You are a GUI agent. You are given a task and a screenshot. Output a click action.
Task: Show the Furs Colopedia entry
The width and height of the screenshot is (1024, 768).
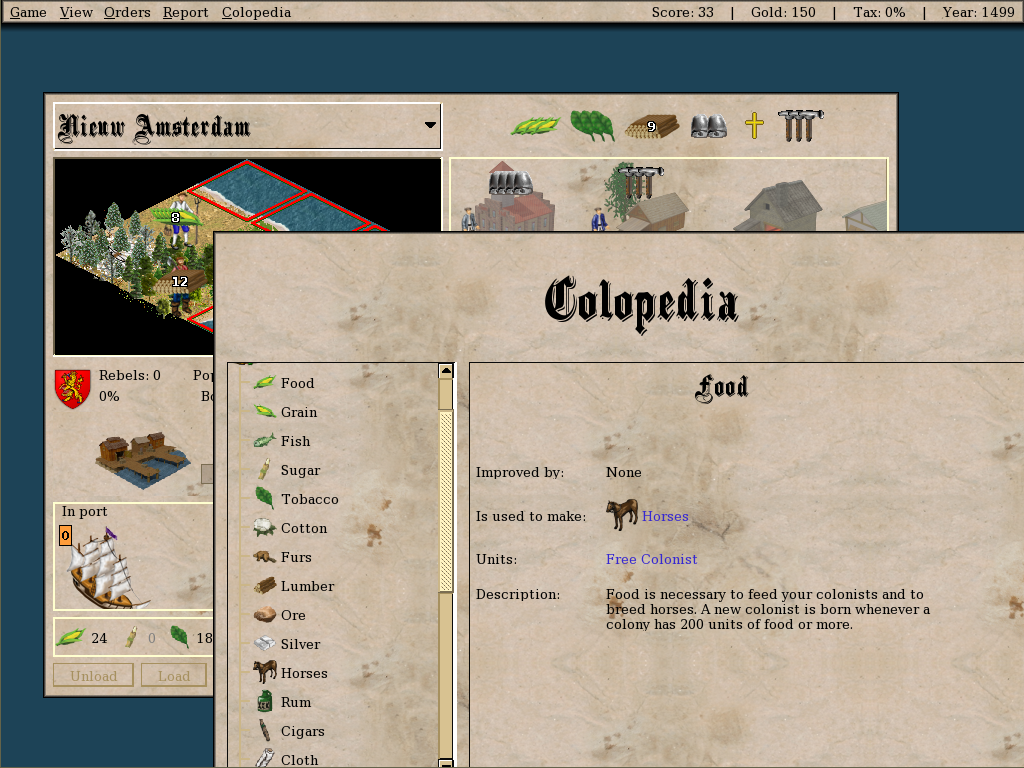click(x=296, y=557)
